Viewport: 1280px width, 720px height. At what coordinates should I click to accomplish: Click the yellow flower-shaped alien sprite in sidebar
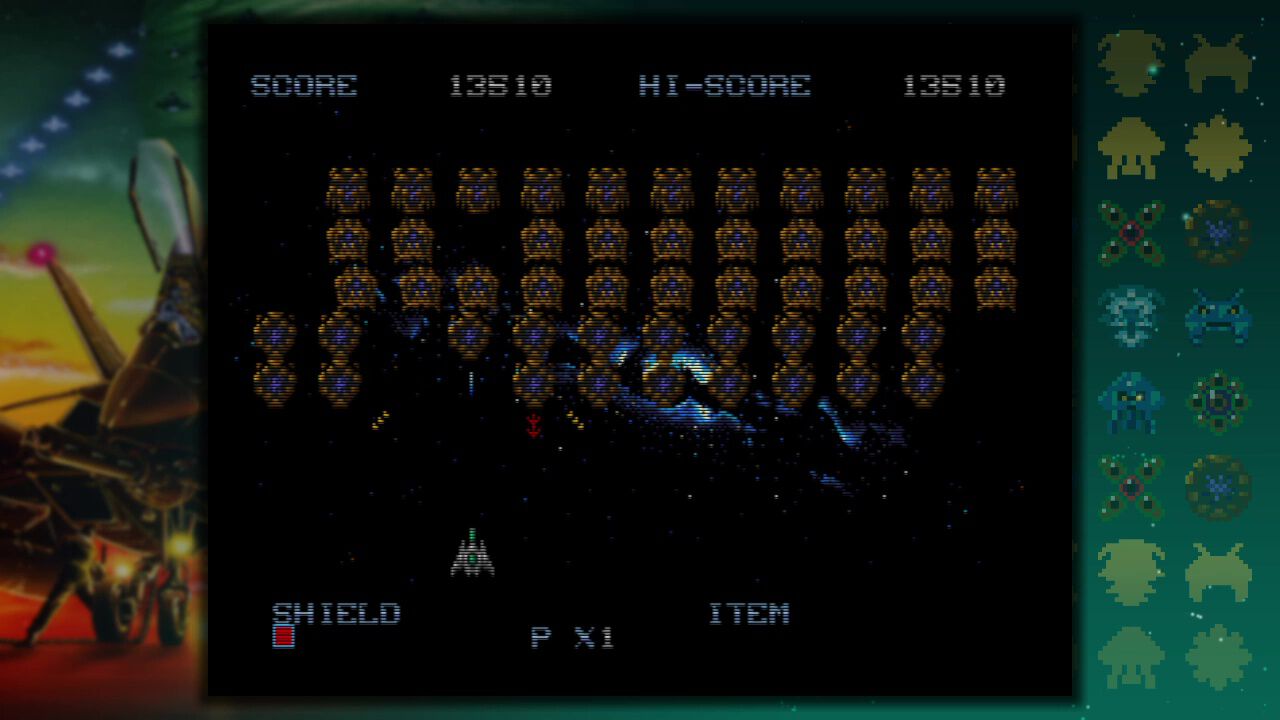click(x=1219, y=148)
